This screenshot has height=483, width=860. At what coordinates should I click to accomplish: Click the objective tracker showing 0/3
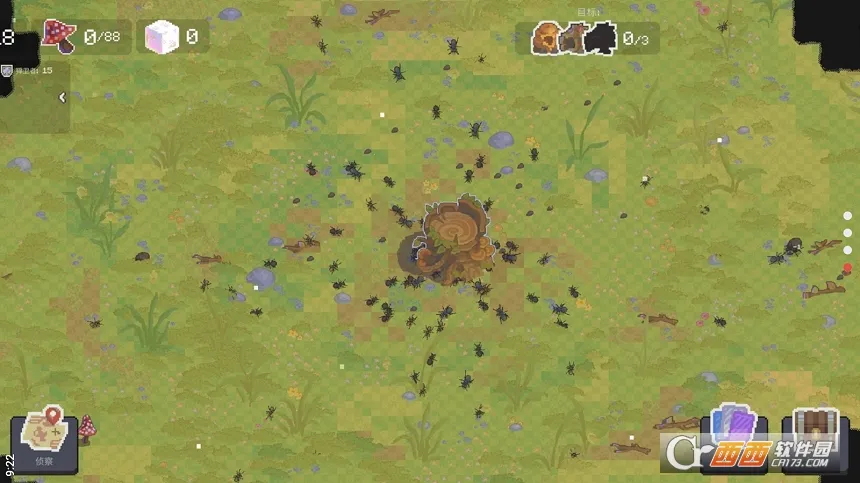pos(587,38)
